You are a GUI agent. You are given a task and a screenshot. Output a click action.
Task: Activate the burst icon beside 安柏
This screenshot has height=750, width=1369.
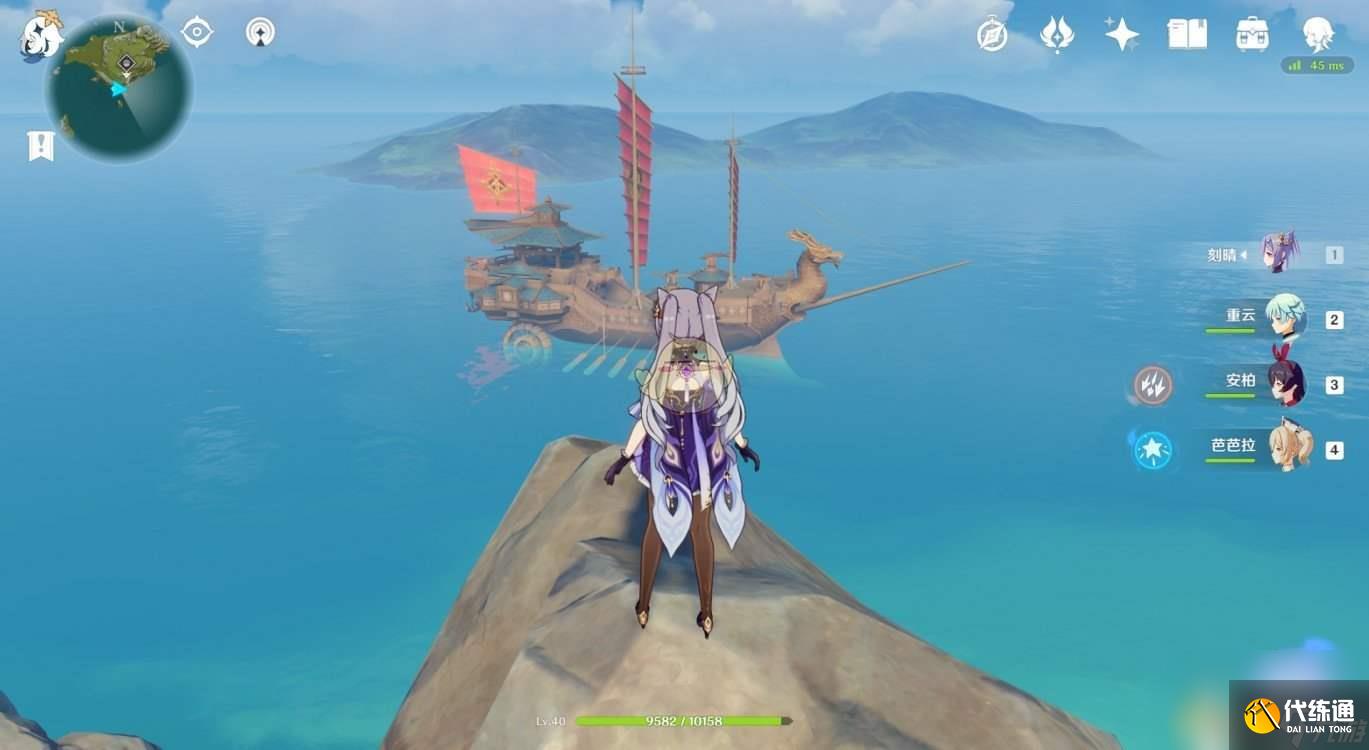coord(1153,385)
